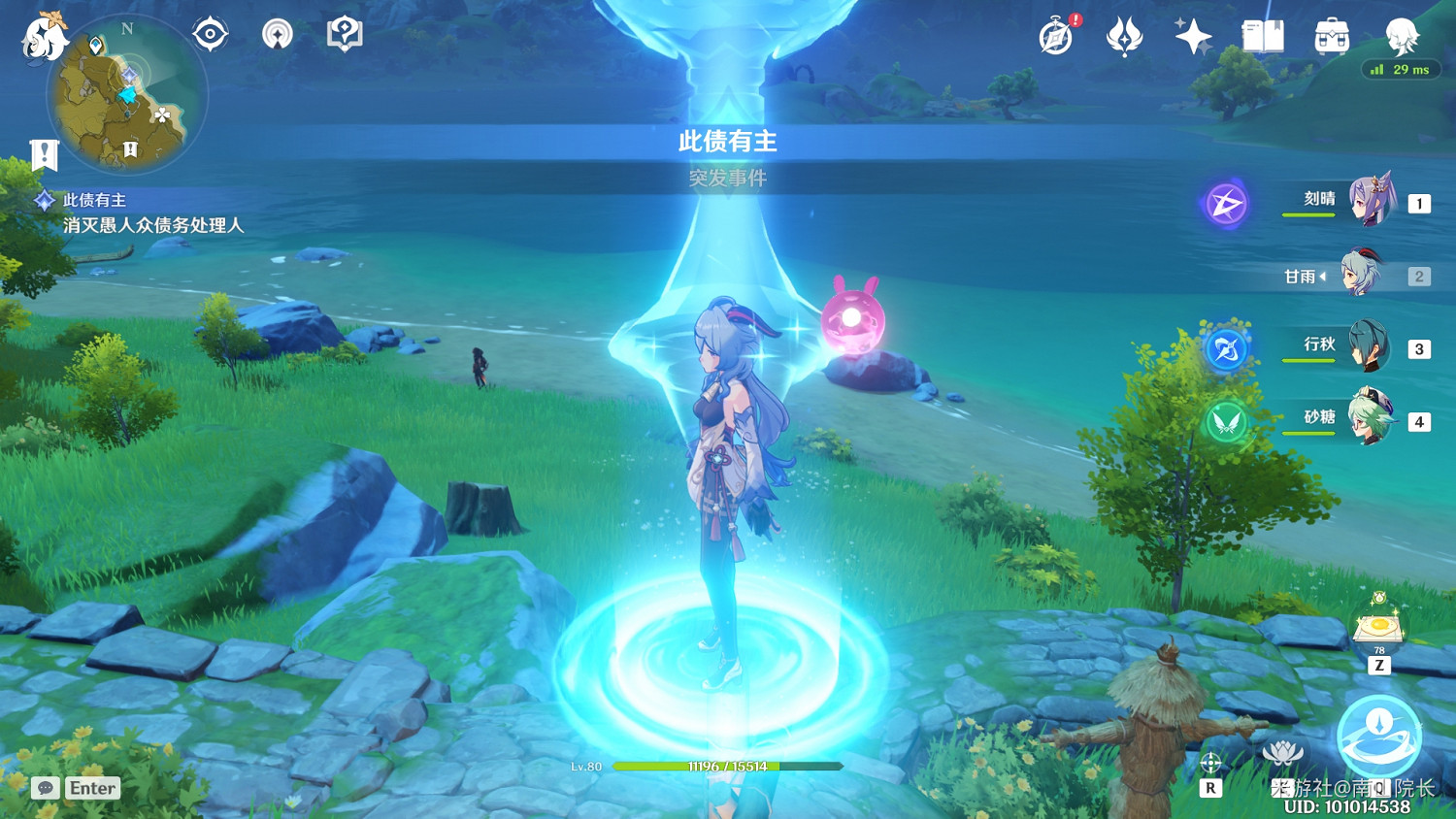Use the fried egg food shortcut Z

pos(1377,631)
